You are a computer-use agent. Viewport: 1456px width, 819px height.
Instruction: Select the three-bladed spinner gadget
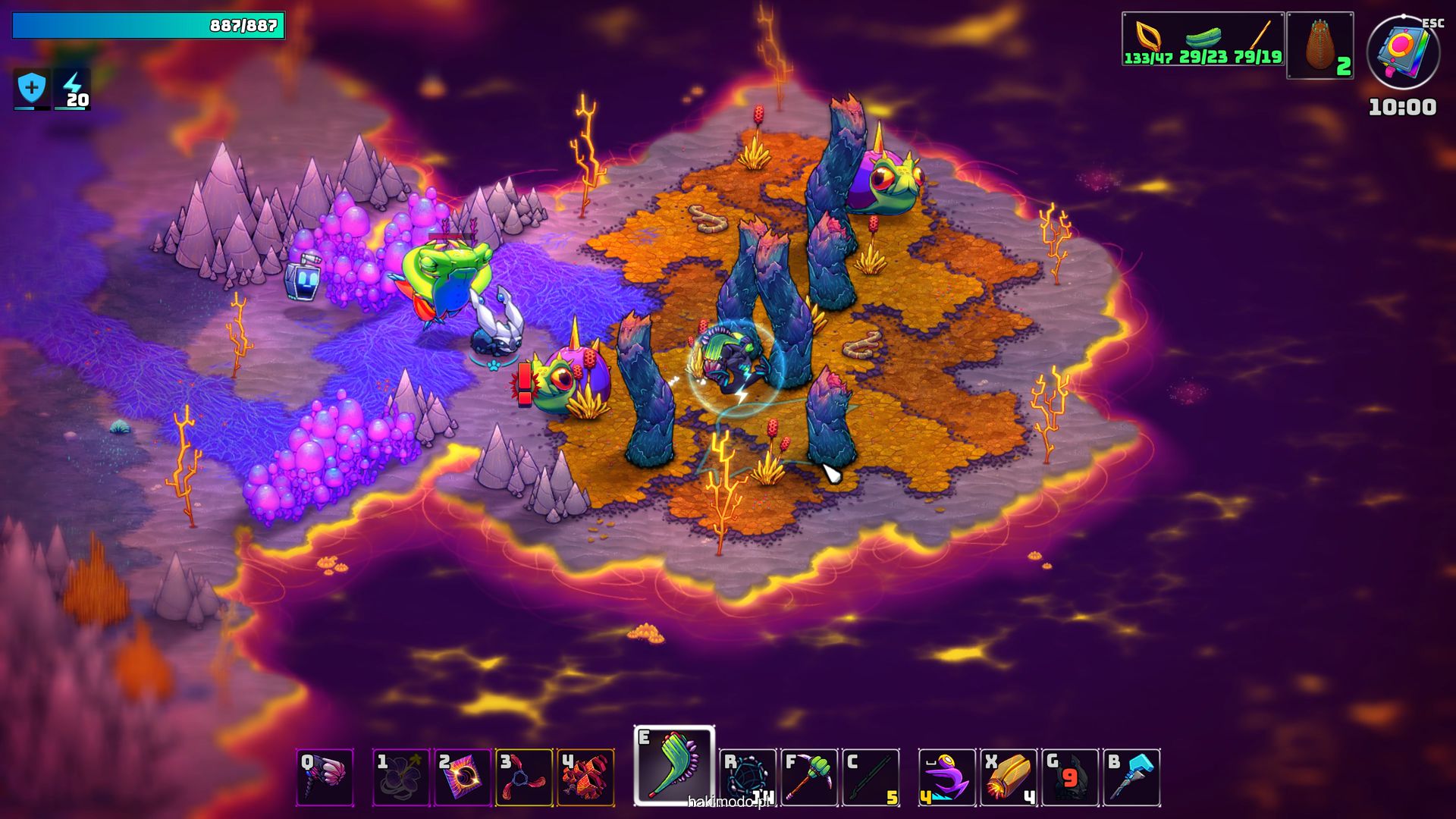click(x=524, y=777)
